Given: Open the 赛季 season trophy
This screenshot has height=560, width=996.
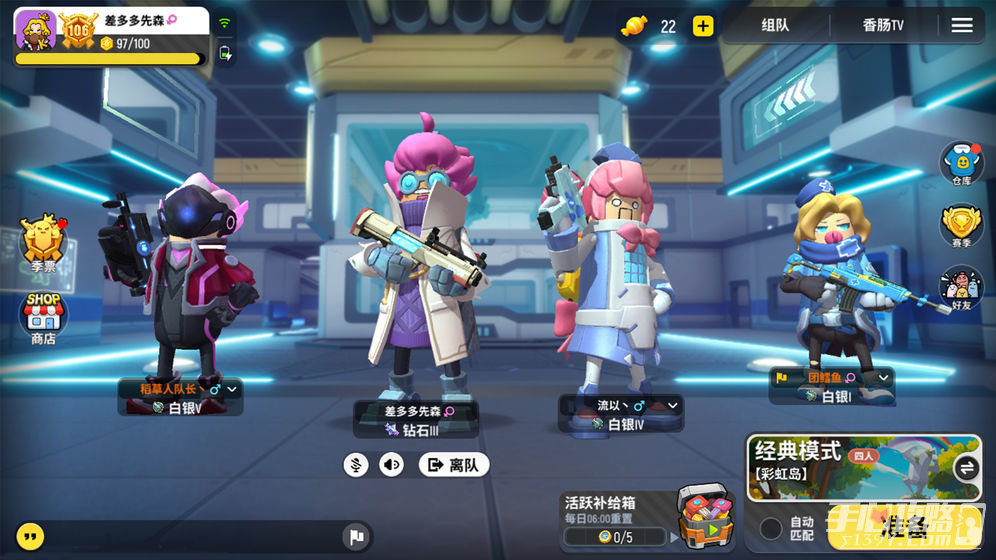Looking at the screenshot, I should click(961, 226).
